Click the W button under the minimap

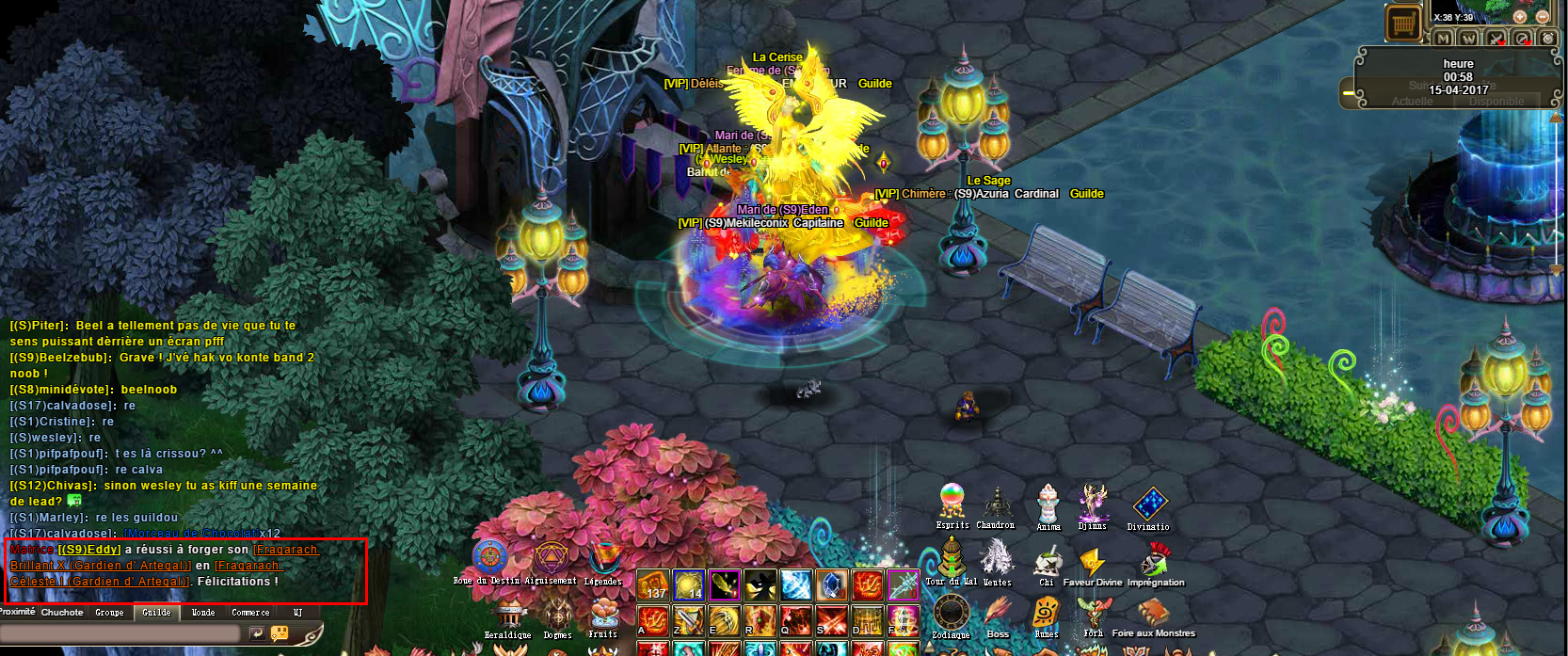point(1468,39)
